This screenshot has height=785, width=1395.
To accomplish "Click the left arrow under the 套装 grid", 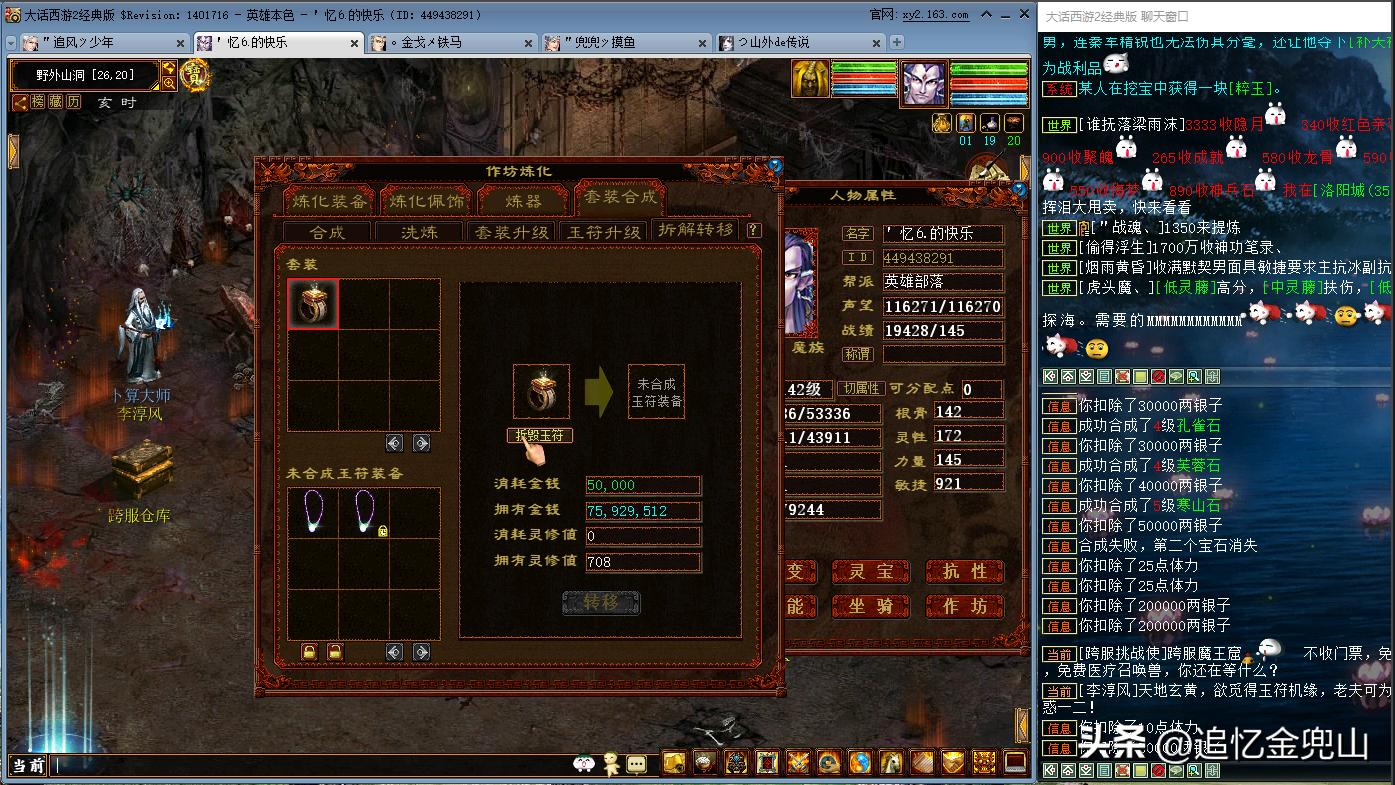I will point(393,442).
